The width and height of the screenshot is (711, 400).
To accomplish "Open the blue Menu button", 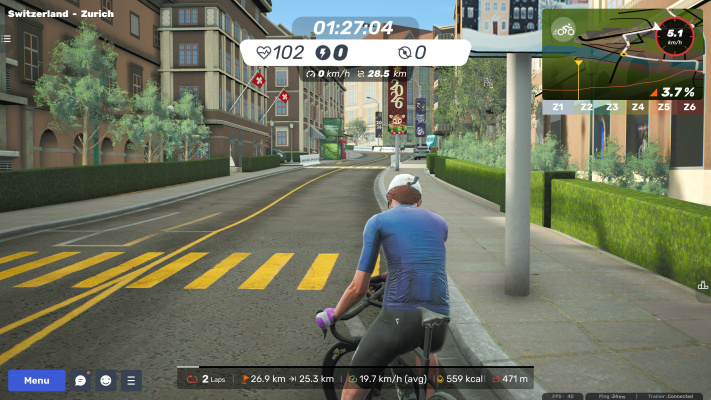I will (37, 381).
